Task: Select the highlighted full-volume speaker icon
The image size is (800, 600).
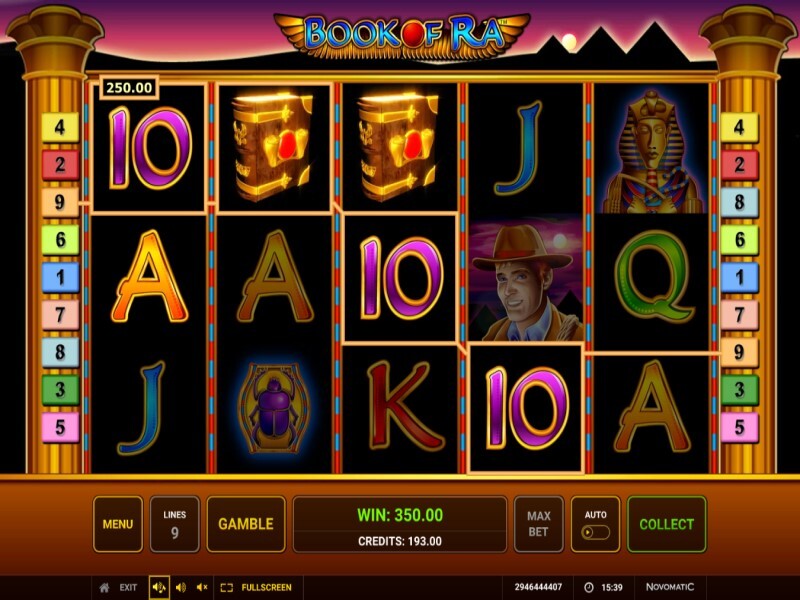Action: (158, 588)
